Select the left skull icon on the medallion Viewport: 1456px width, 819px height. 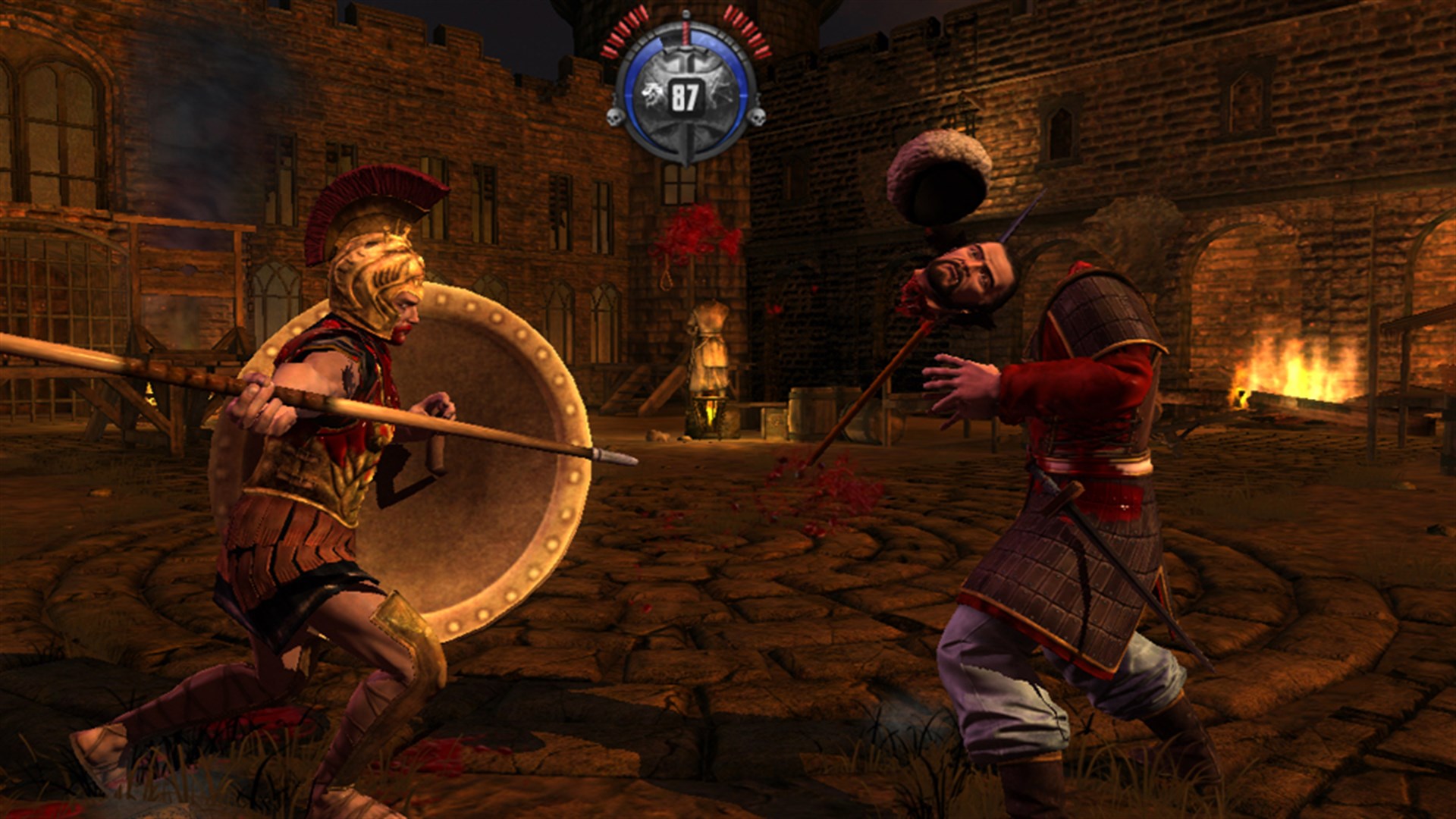617,119
